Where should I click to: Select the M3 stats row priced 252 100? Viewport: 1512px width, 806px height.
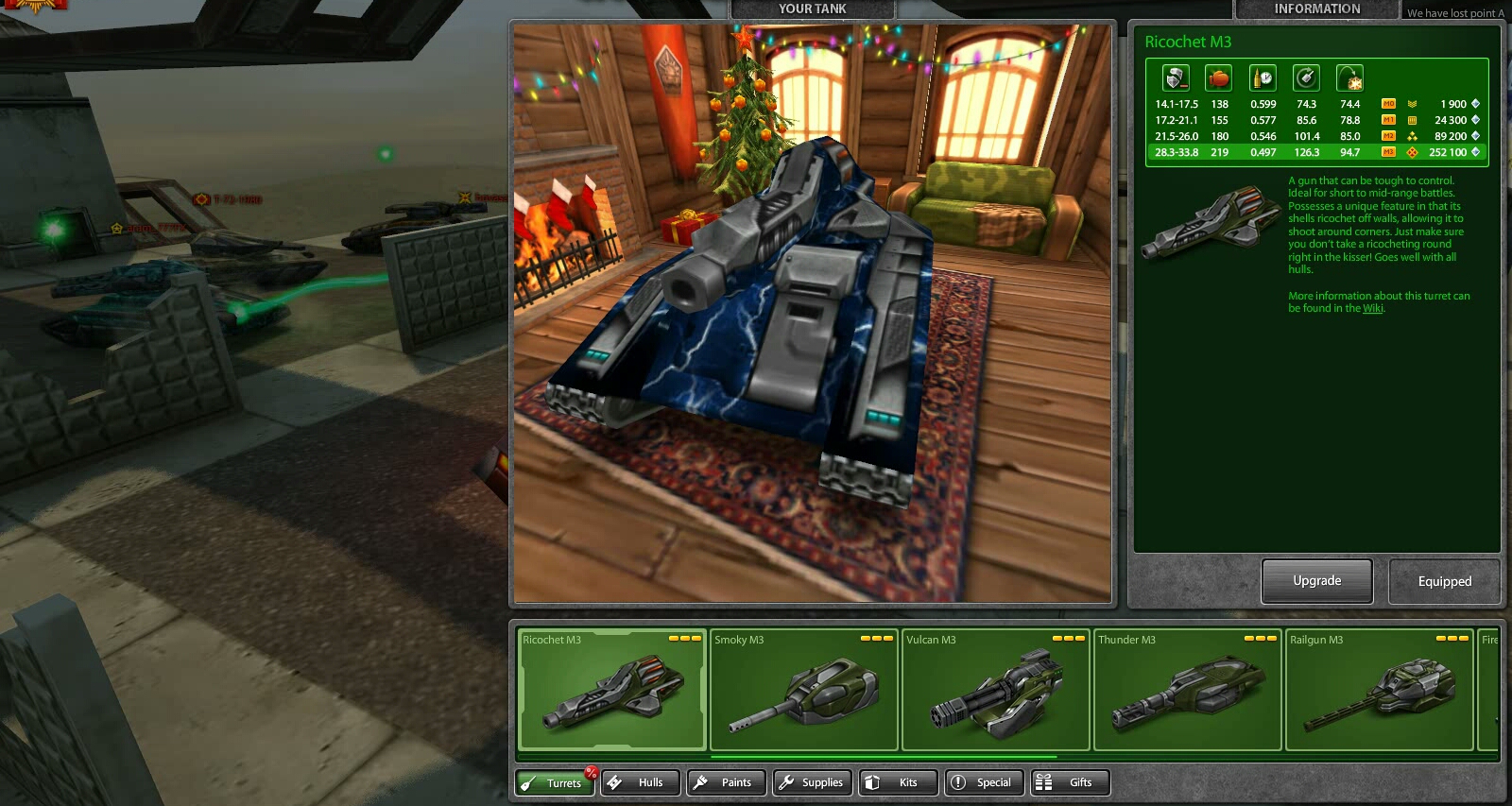(x=1316, y=152)
